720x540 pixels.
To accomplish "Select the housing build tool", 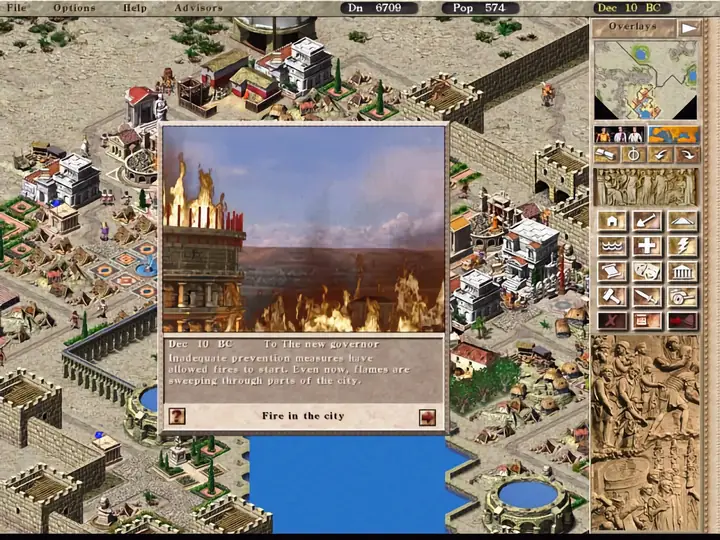I will [612, 221].
